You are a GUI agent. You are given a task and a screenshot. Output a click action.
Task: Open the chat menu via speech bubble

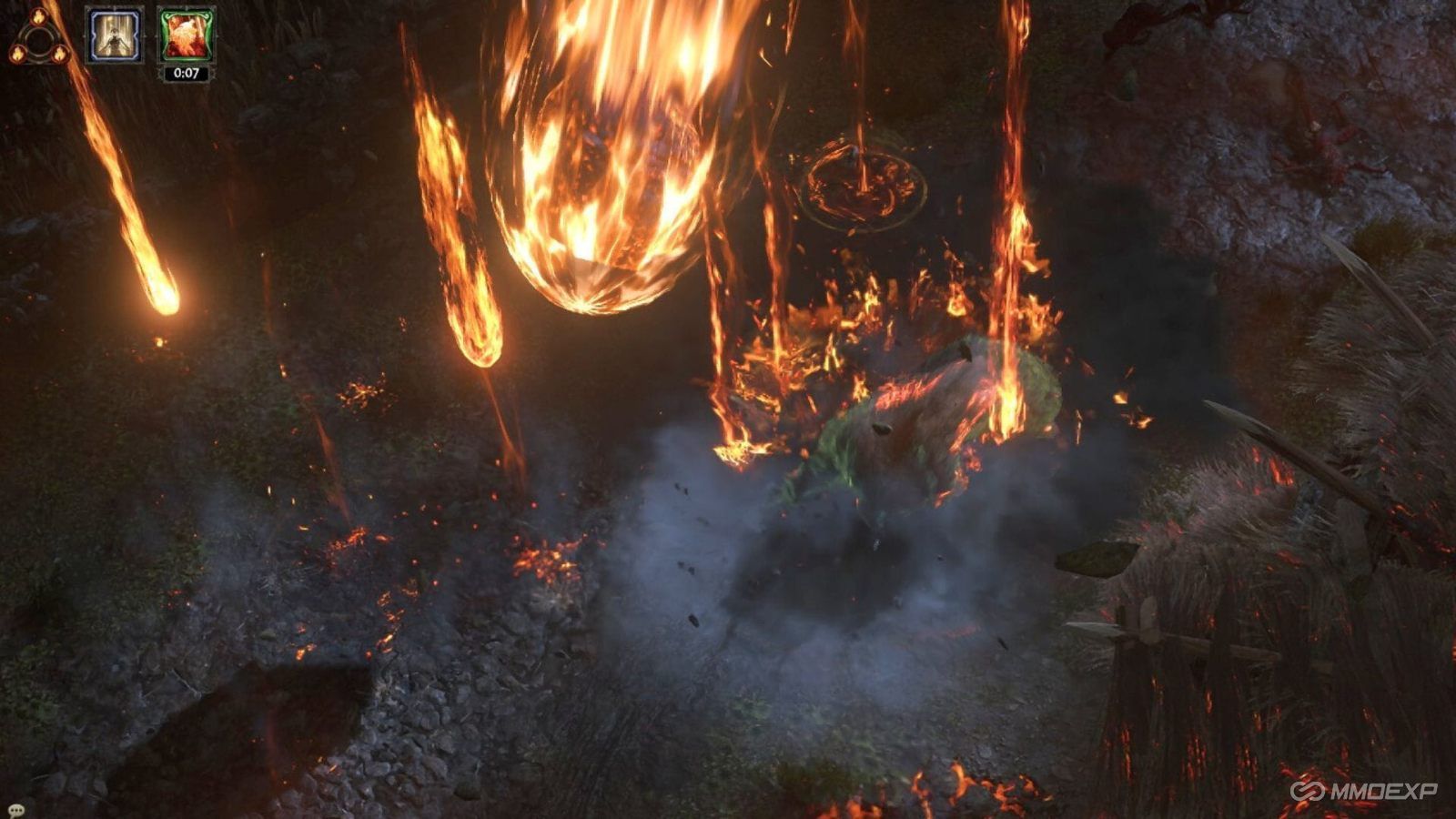tap(16, 810)
